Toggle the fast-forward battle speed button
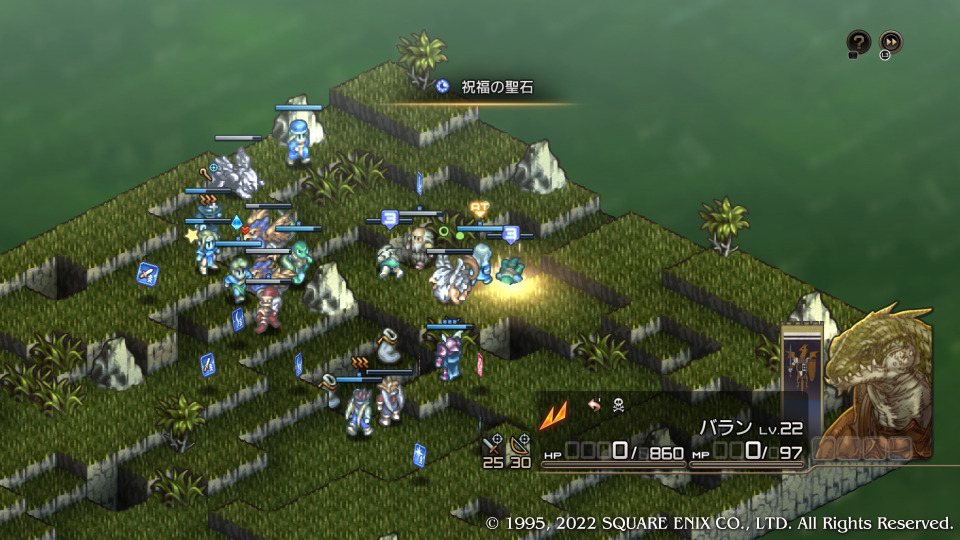960x540 pixels. tap(890, 42)
